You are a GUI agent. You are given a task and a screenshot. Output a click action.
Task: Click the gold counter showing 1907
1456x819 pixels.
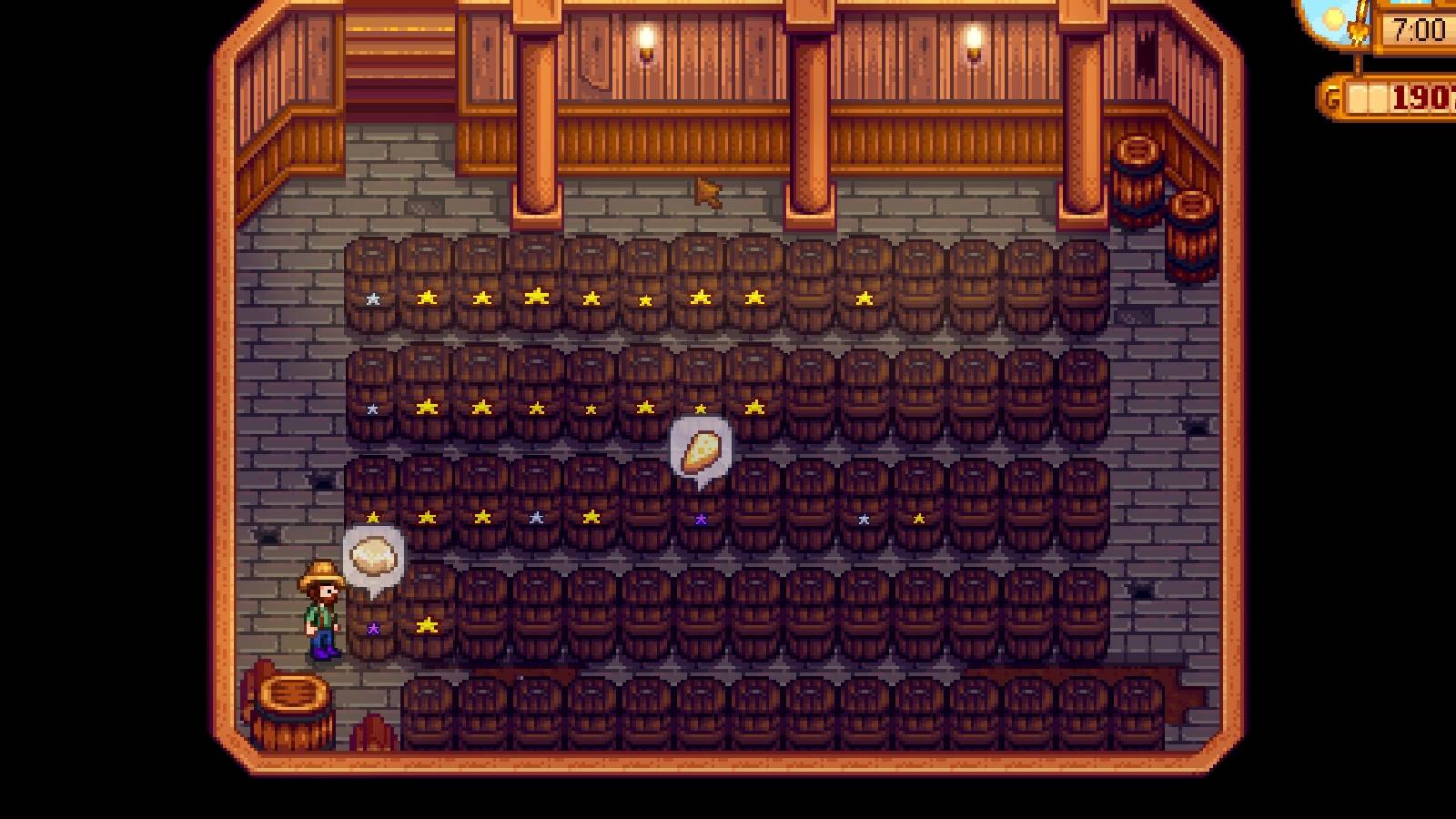click(1420, 94)
